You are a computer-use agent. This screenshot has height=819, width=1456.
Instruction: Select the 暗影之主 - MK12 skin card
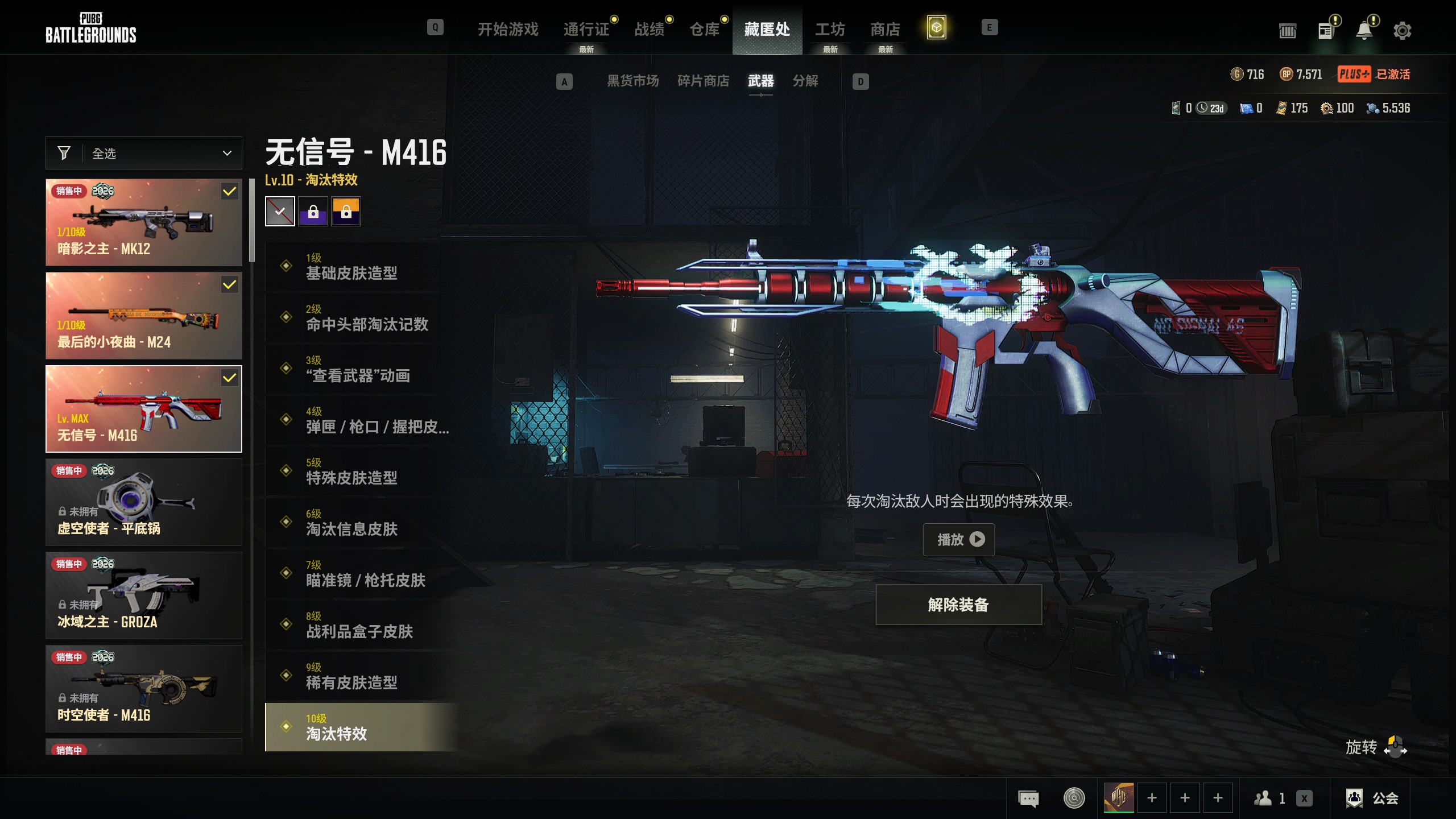(x=144, y=222)
